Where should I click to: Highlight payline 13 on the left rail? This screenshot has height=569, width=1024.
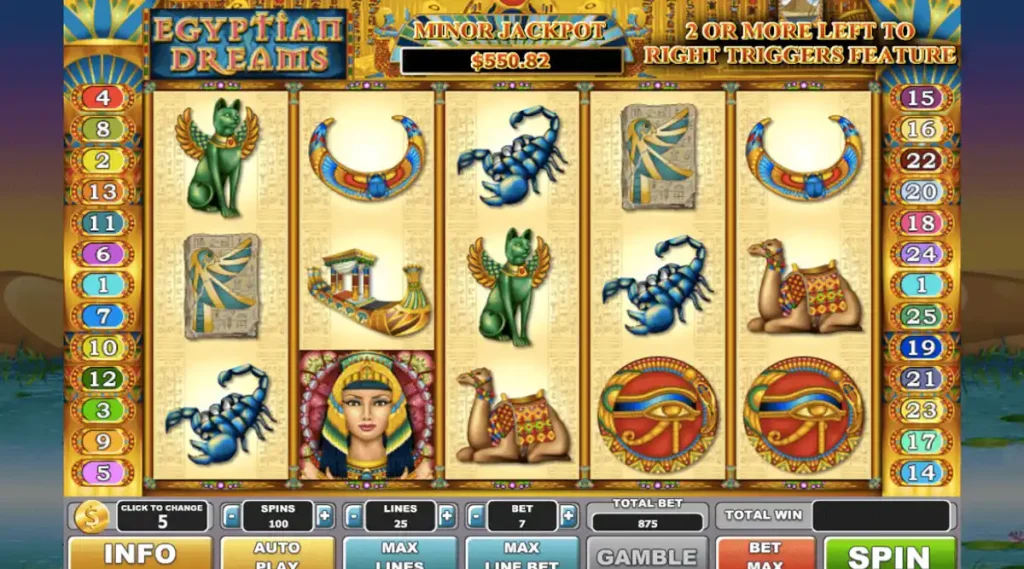102,191
